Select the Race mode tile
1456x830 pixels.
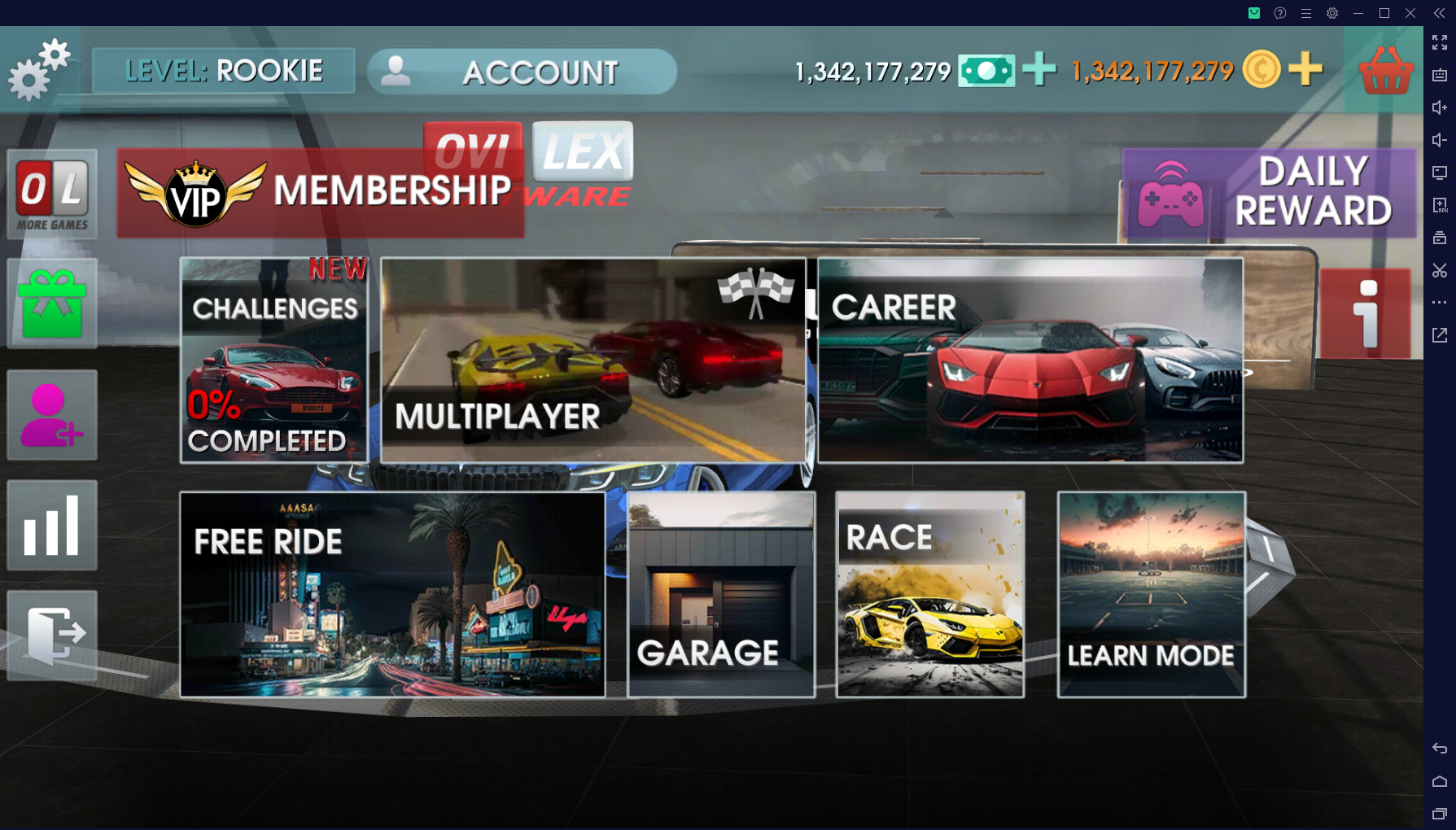930,595
